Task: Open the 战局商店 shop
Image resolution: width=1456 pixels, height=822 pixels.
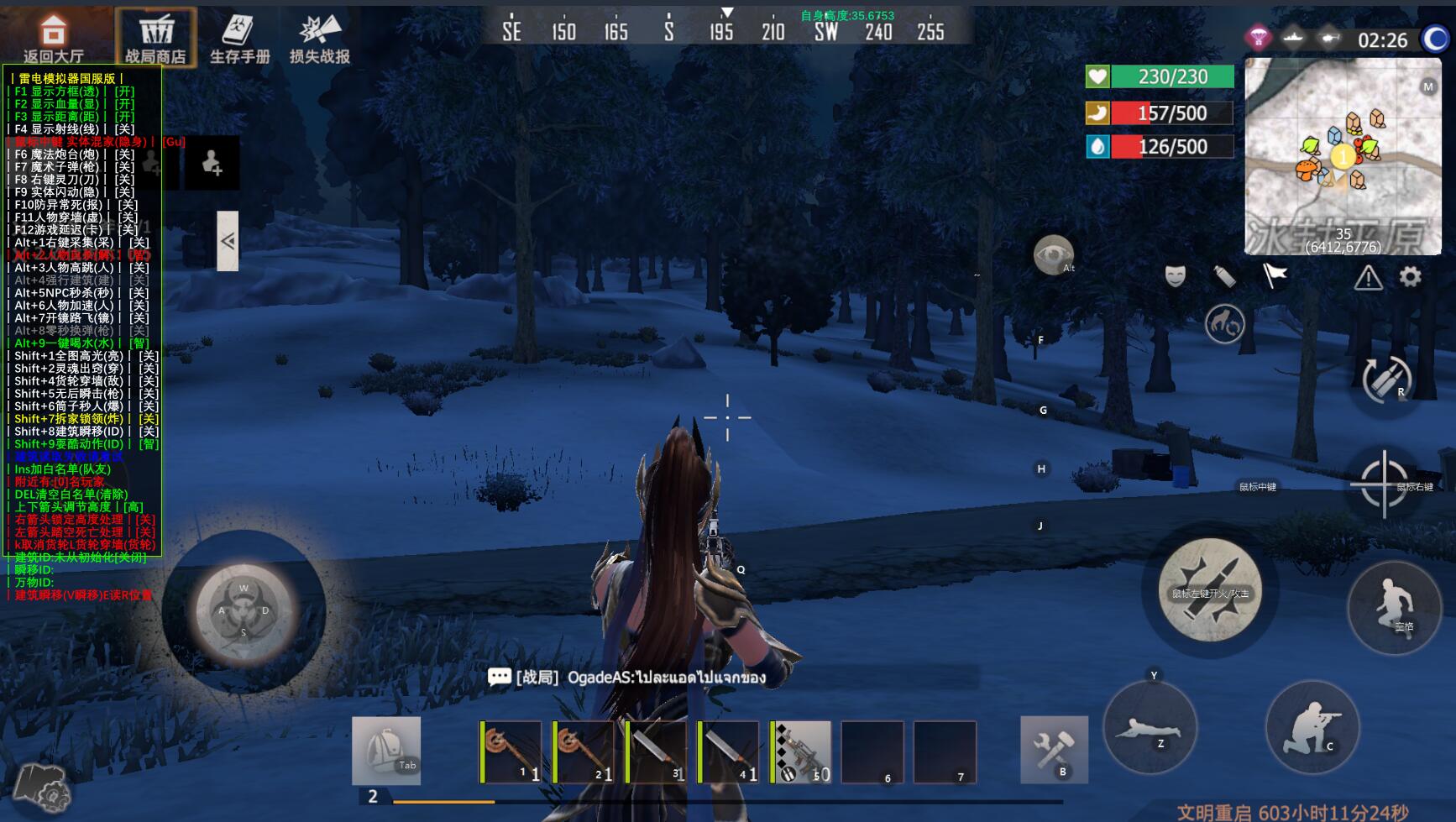Action: pos(155,38)
